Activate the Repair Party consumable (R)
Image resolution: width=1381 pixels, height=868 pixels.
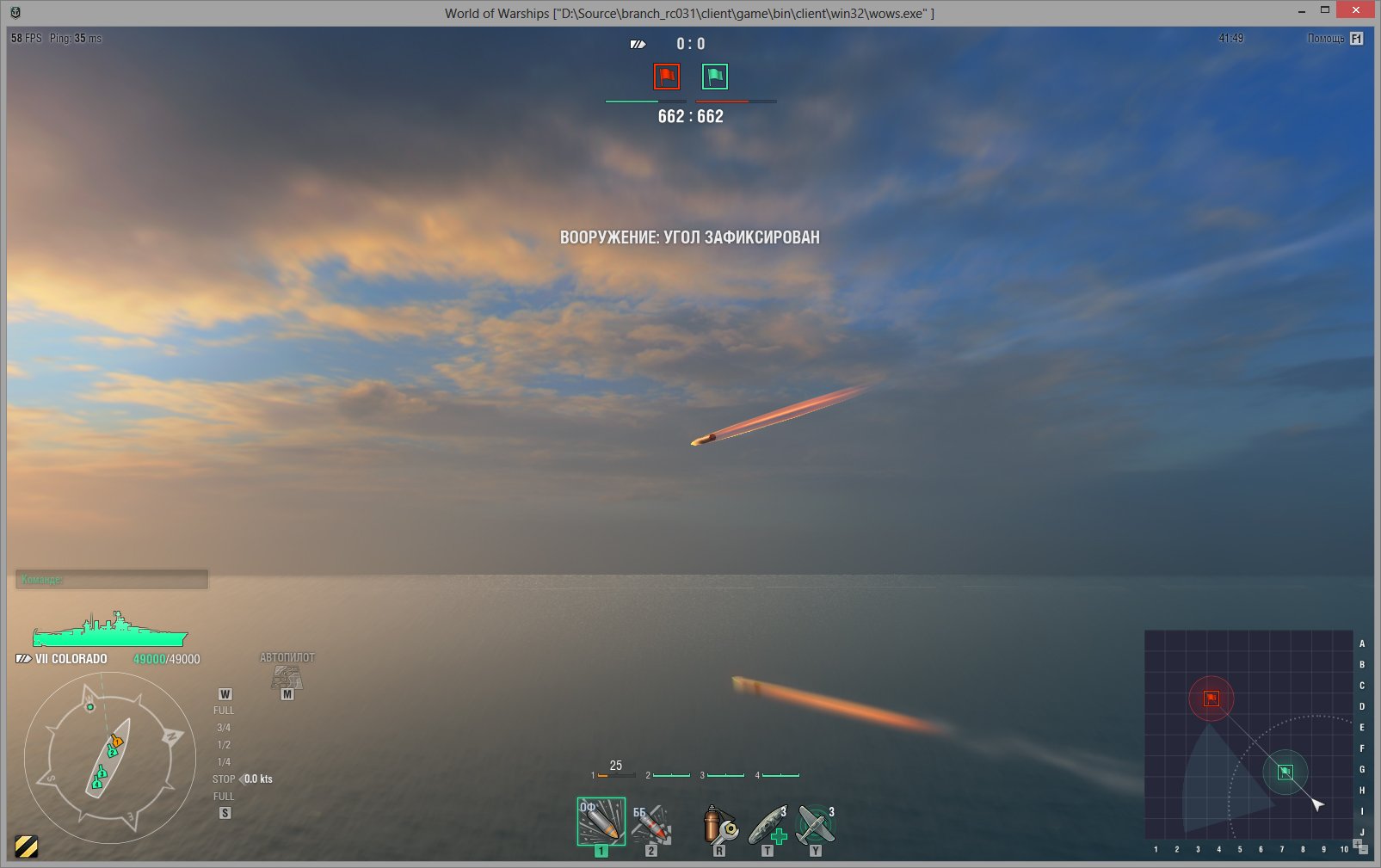point(719,824)
